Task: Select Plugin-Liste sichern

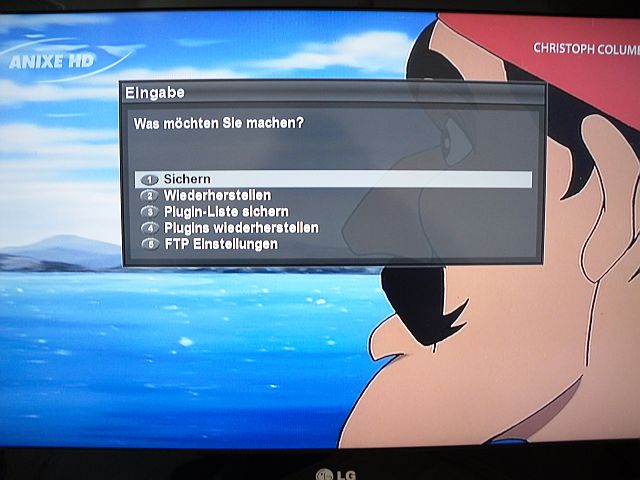Action: click(x=226, y=211)
